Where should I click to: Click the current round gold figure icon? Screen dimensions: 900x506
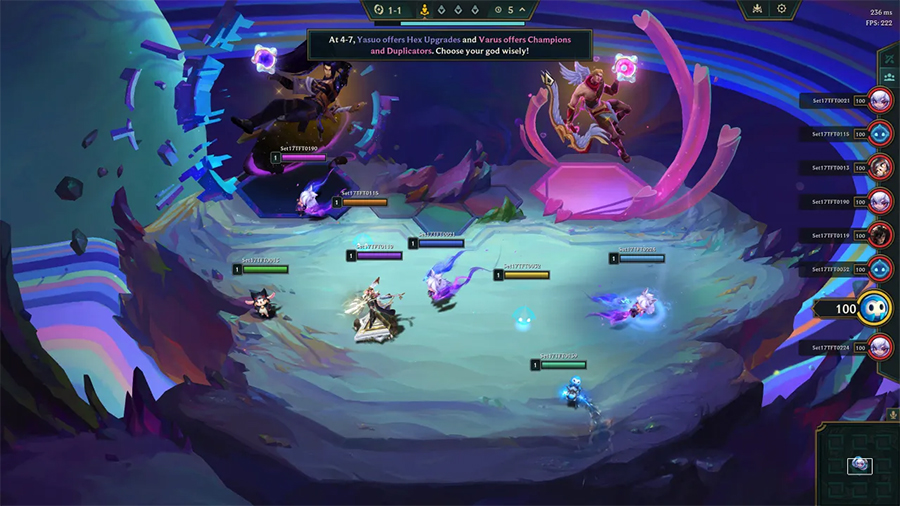(423, 10)
